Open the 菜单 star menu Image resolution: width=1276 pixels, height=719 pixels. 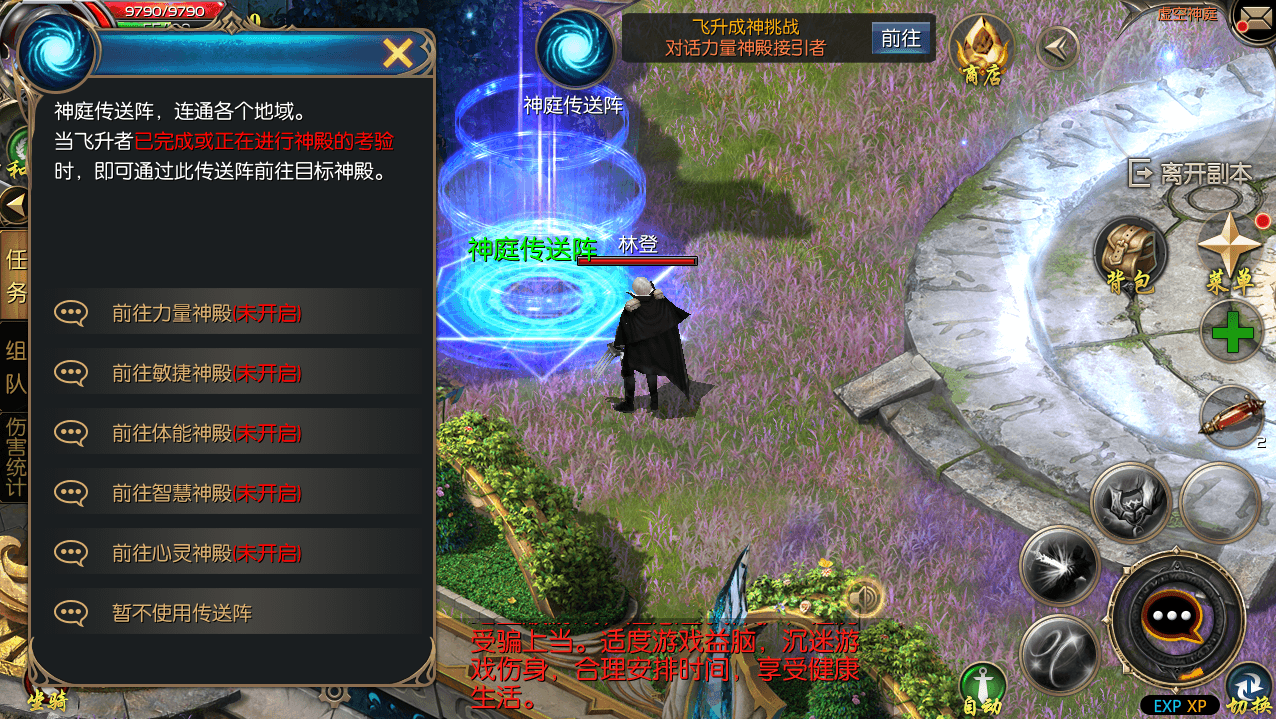[1230, 252]
